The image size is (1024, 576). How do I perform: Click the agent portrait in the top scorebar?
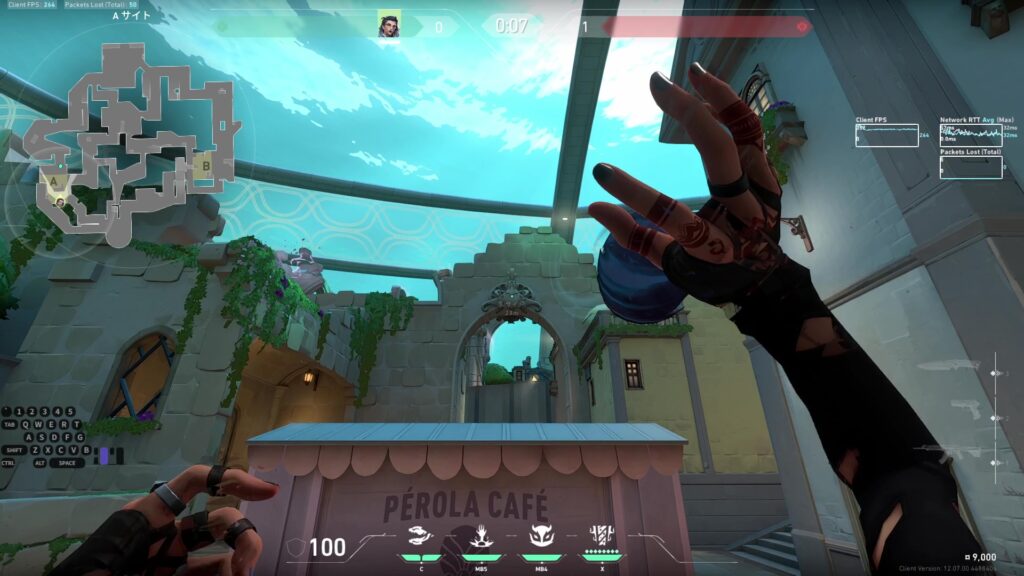(x=389, y=25)
